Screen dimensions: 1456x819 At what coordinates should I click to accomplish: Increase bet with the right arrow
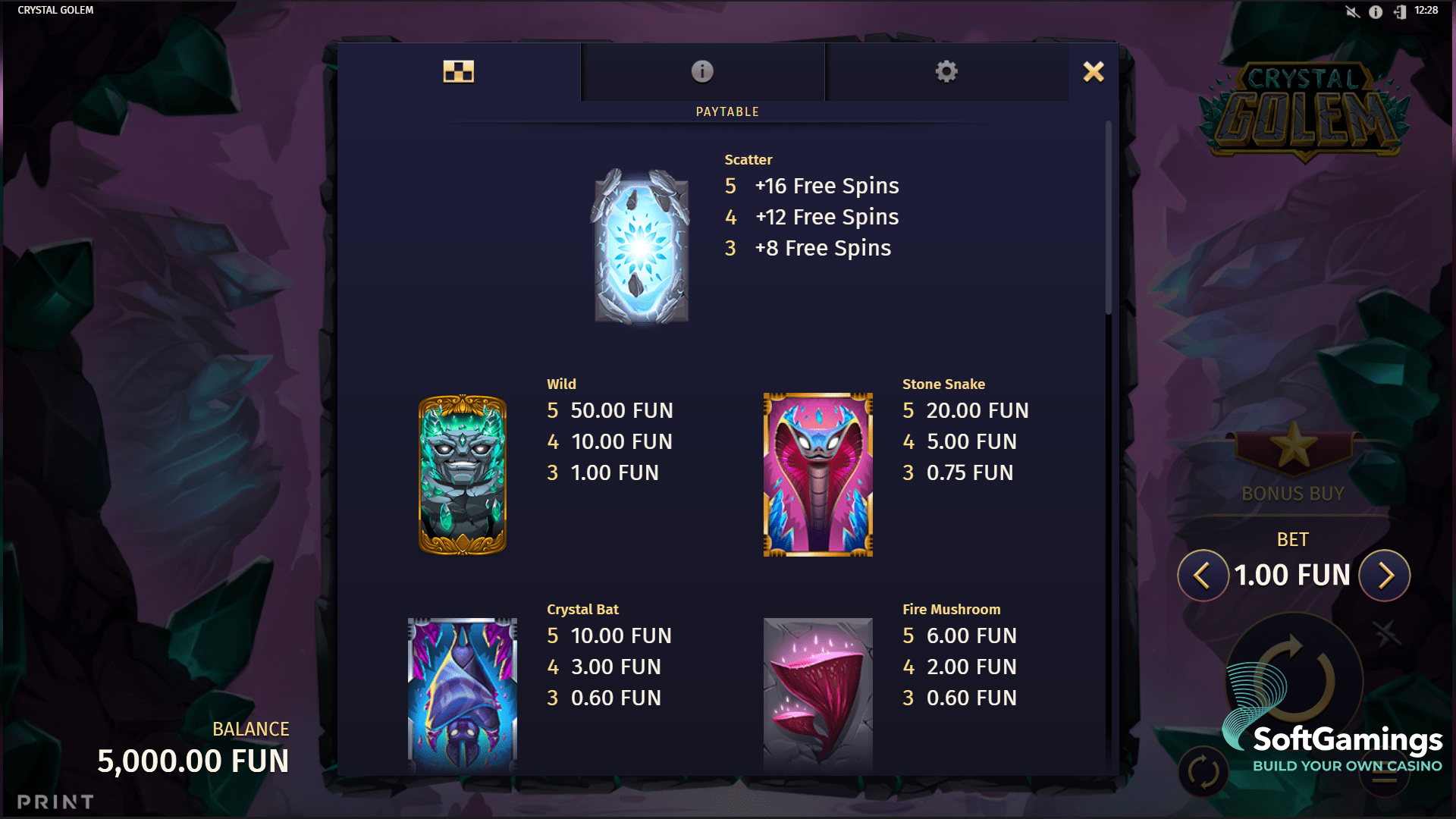1386,576
